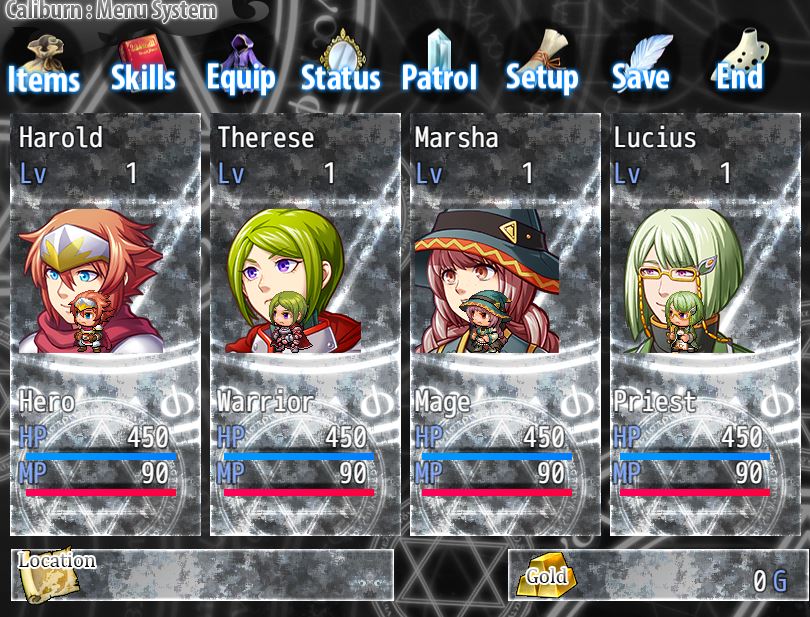Select Harold the Hero's party card
The image size is (810, 617).
tap(106, 325)
